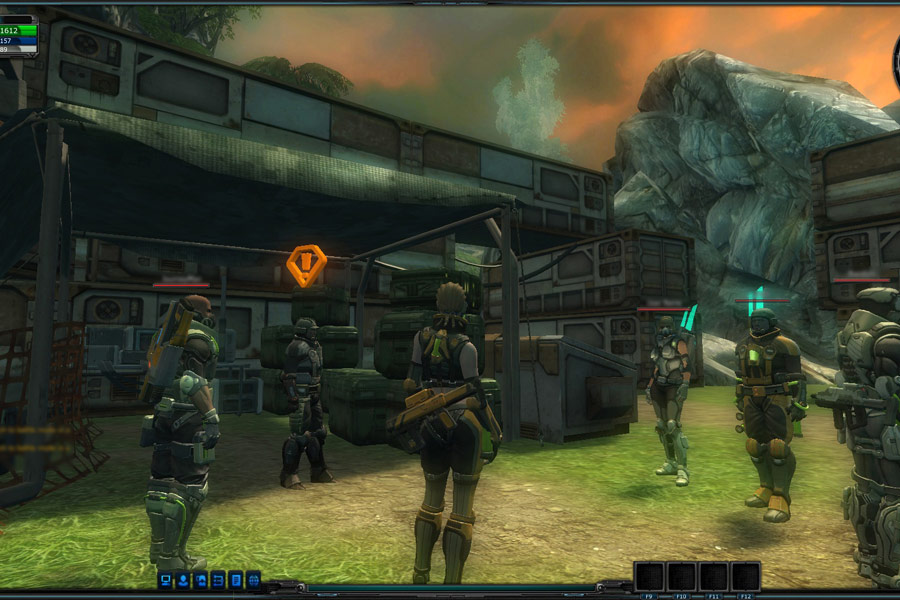
Task: Open the character profile silhouette icon
Action: (x=183, y=579)
